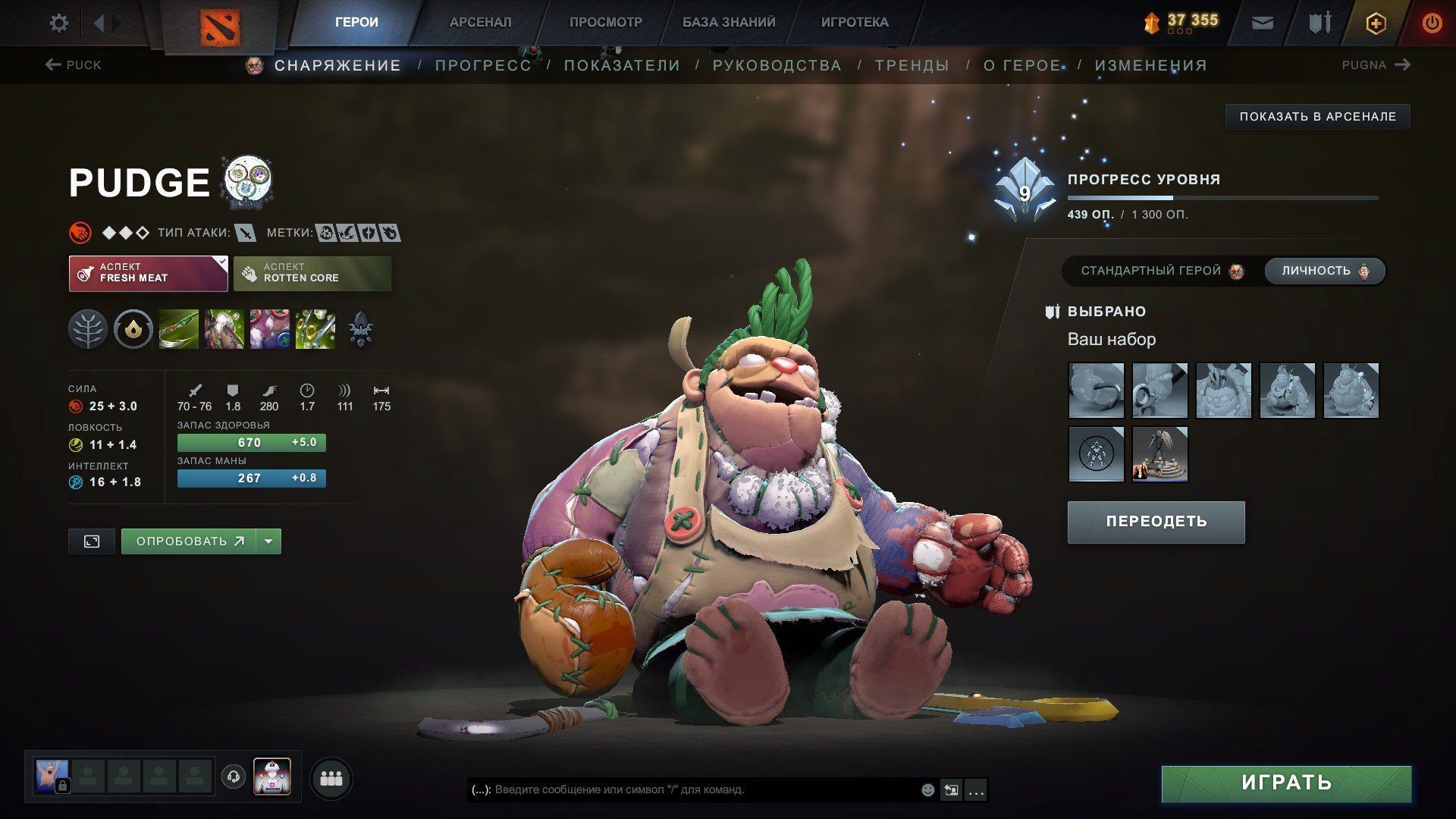Select the Rotten Core aspect
This screenshot has height=819, width=1456.
click(312, 273)
